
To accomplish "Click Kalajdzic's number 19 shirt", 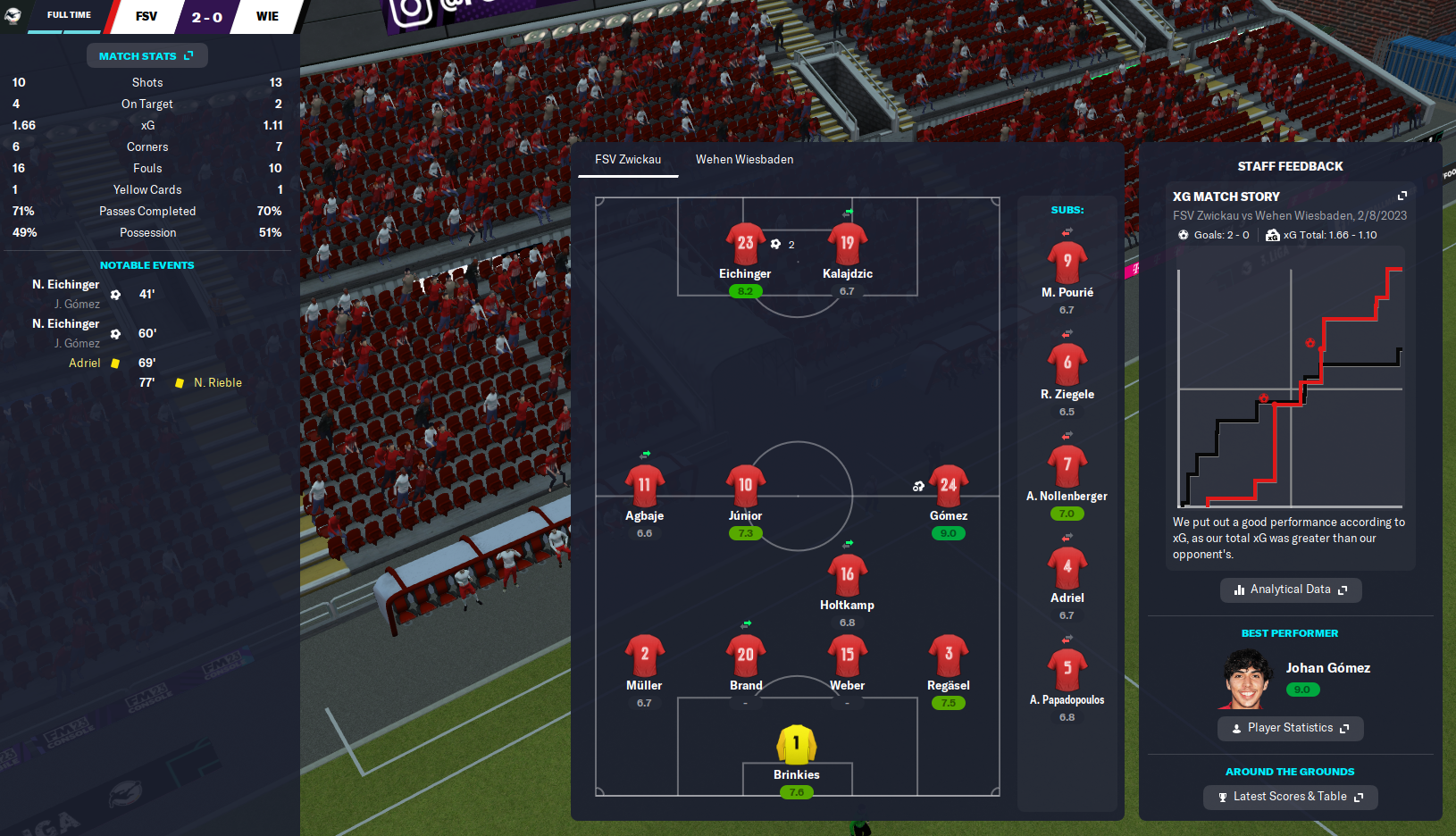I will 847,243.
